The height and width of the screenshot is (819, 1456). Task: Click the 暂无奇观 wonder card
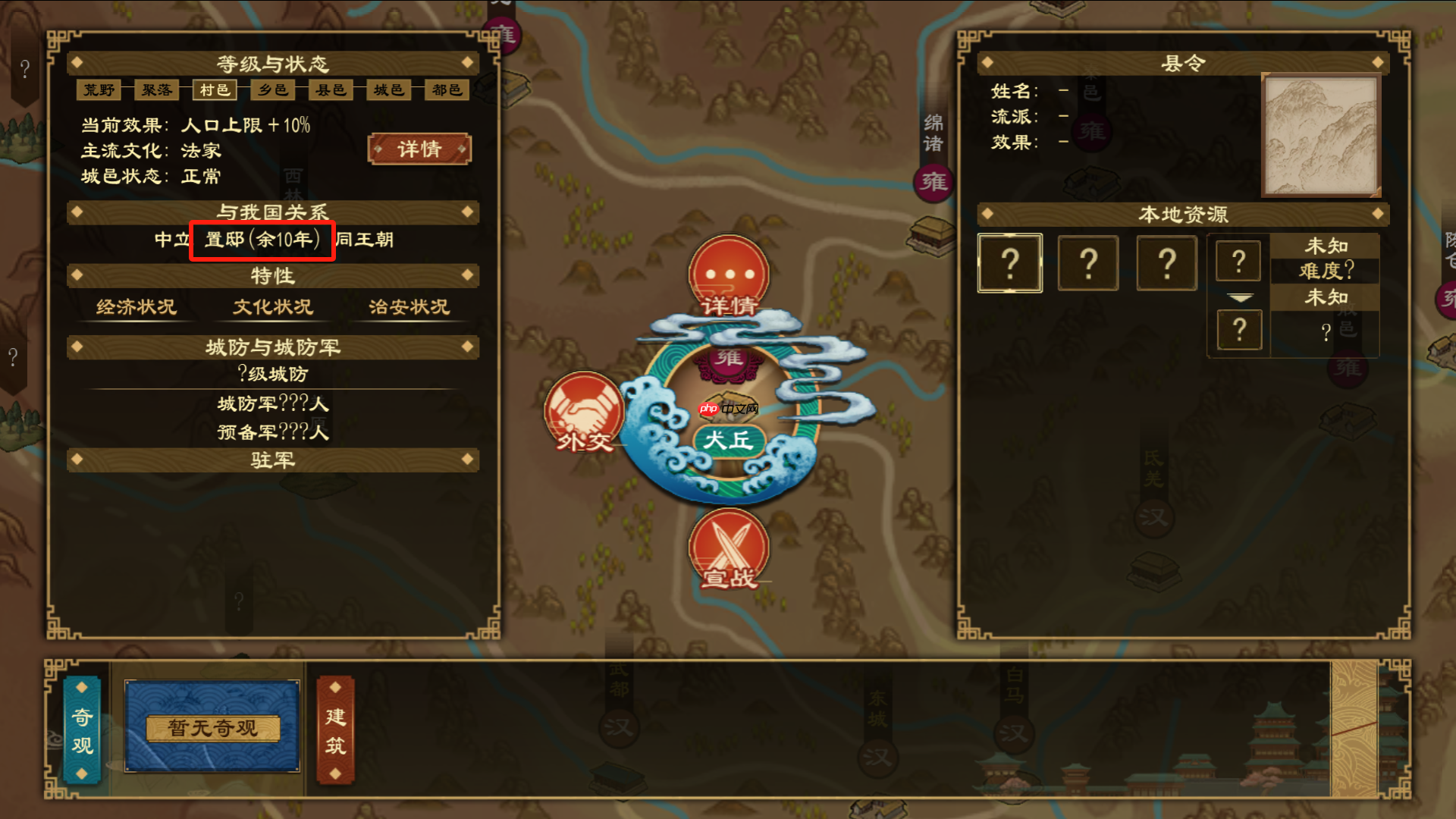212,727
